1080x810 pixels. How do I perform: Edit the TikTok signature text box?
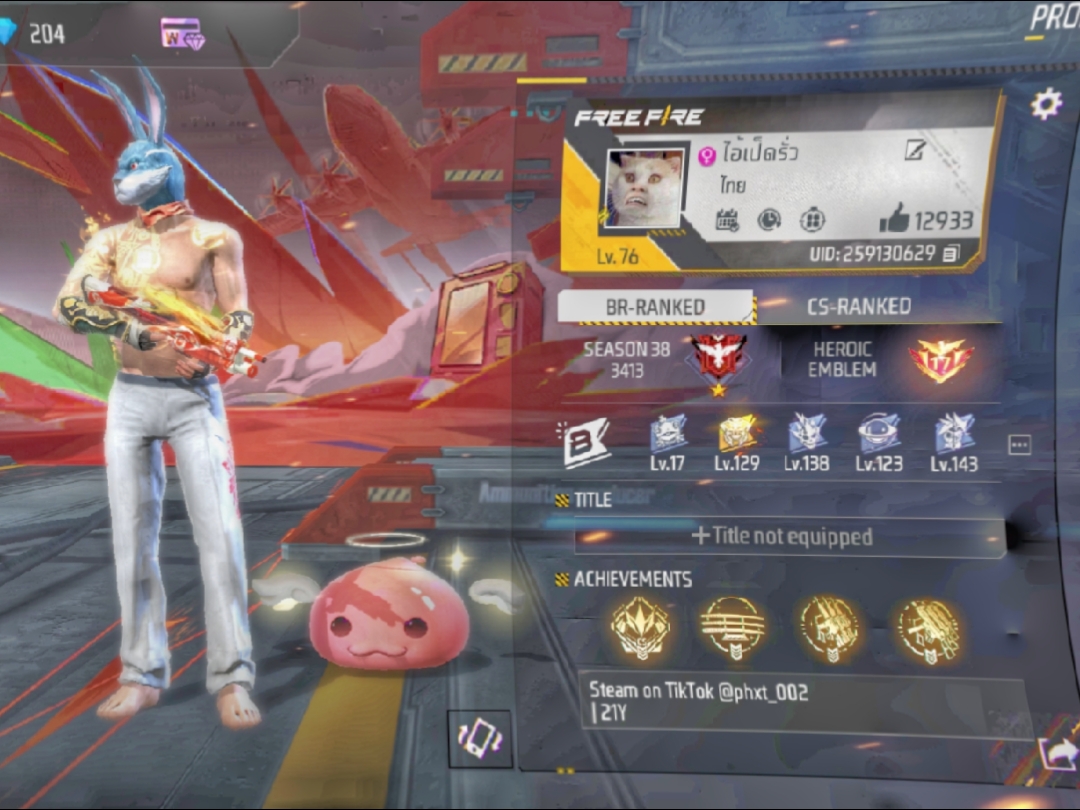[800, 703]
